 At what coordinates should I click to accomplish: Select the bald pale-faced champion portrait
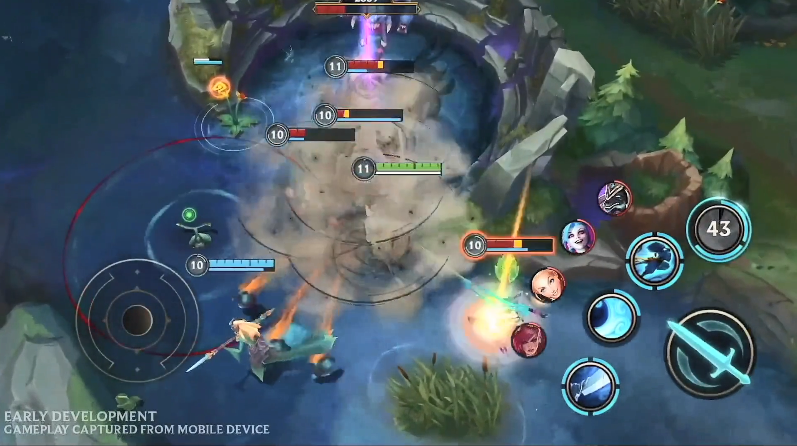547,285
